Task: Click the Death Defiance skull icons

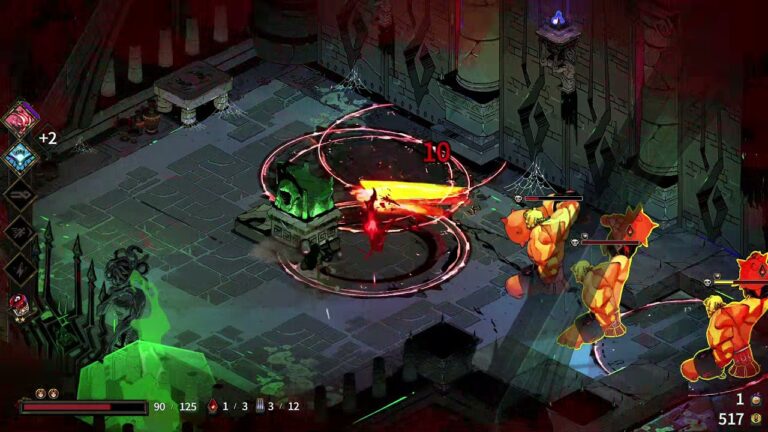Action: coord(46,393)
